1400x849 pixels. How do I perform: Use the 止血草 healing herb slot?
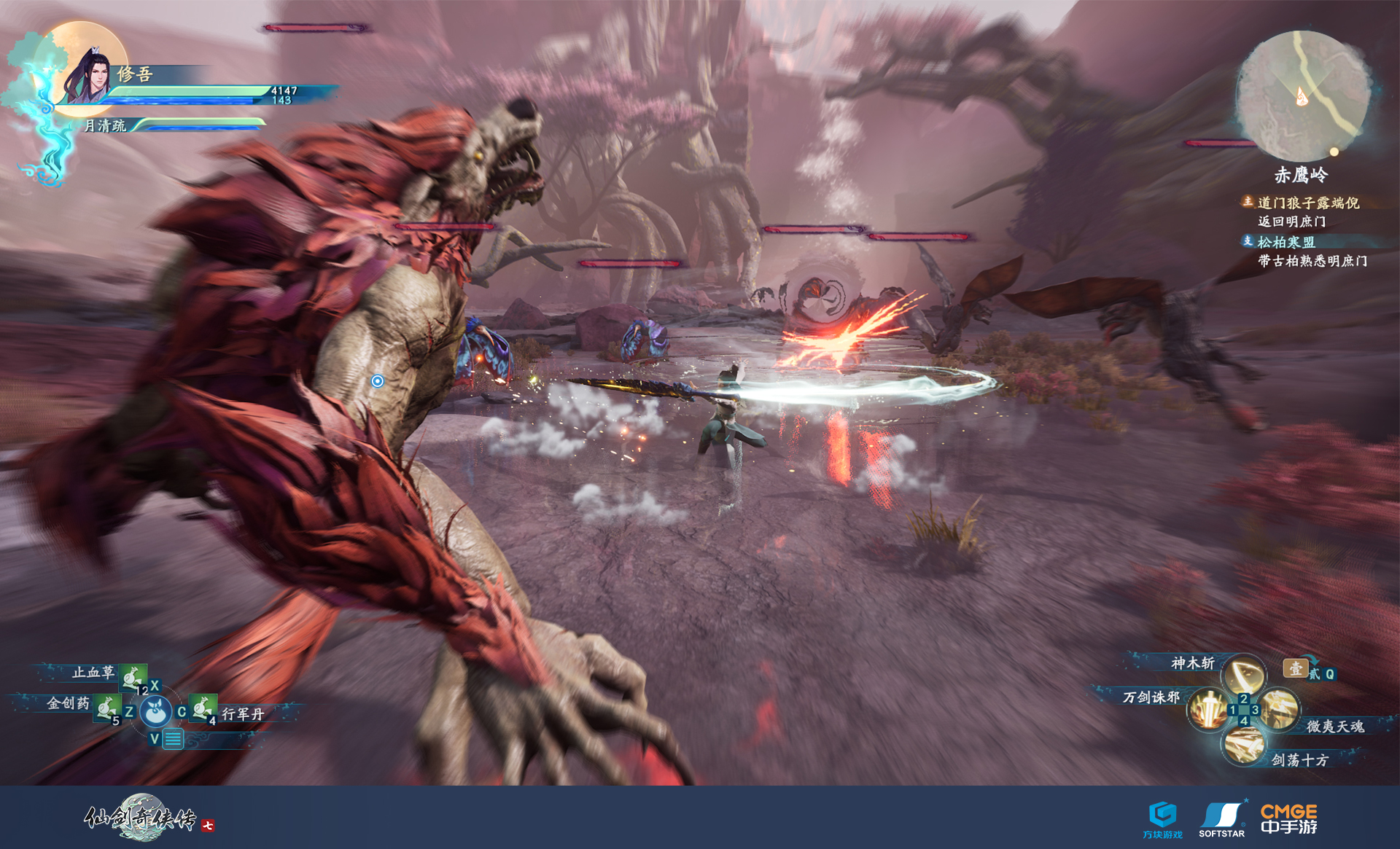[x=133, y=677]
